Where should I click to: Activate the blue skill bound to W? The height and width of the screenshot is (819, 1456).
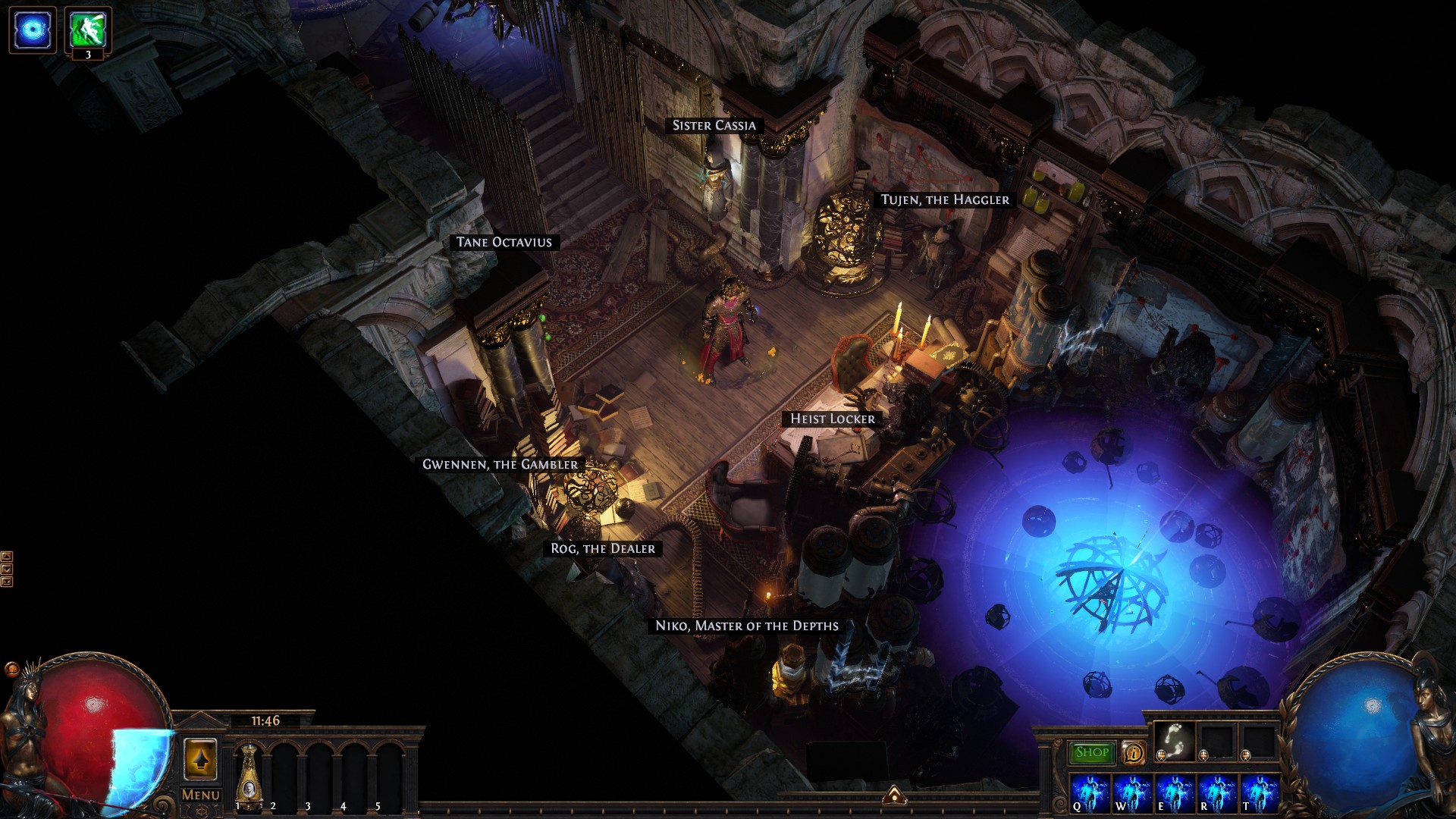1132,793
